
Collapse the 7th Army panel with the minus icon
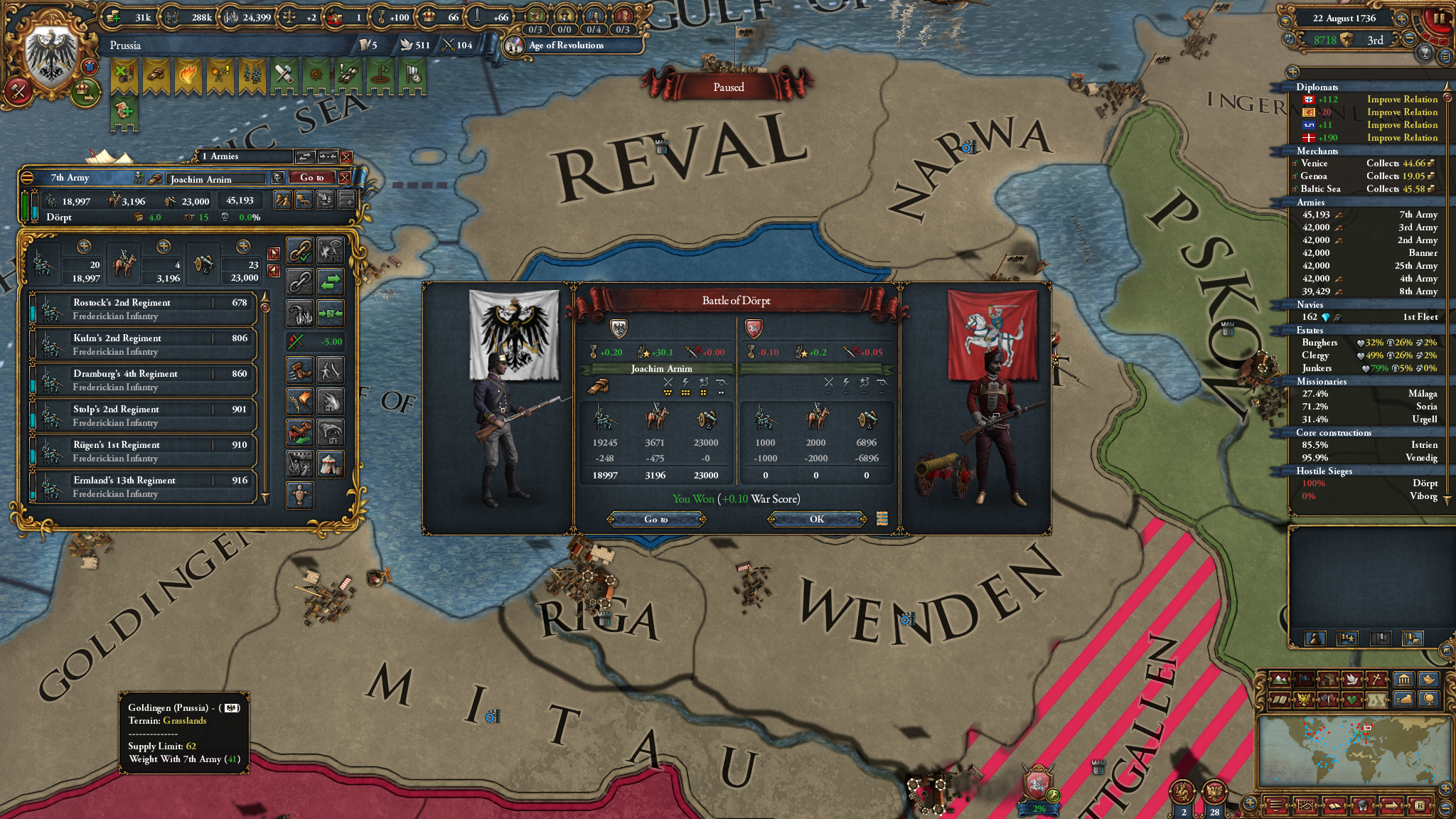(27, 178)
